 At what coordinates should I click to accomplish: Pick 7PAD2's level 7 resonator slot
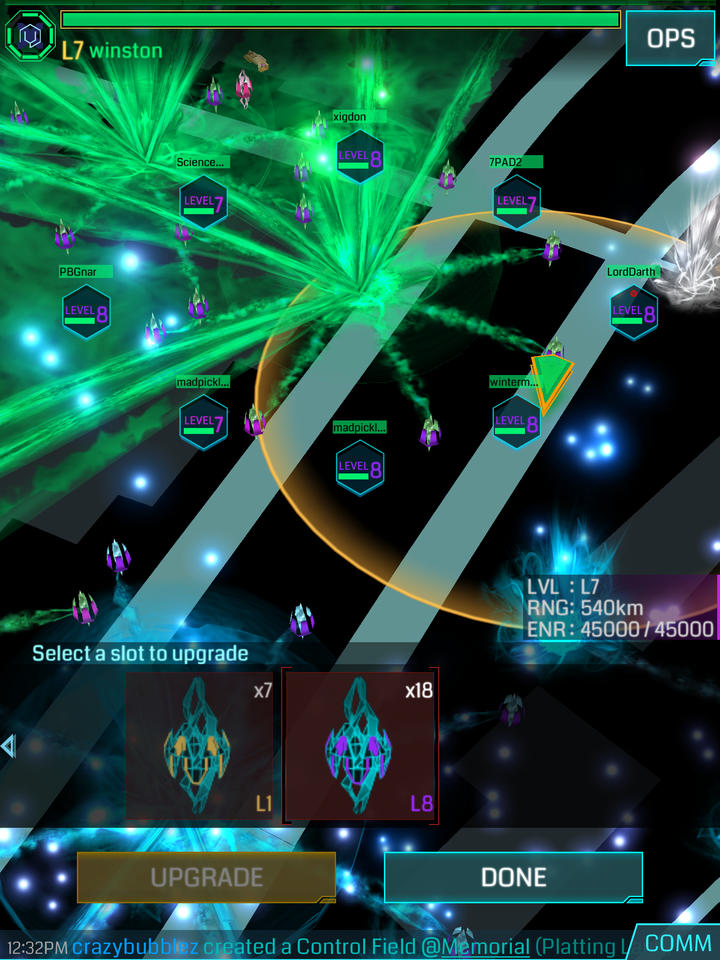click(x=517, y=202)
